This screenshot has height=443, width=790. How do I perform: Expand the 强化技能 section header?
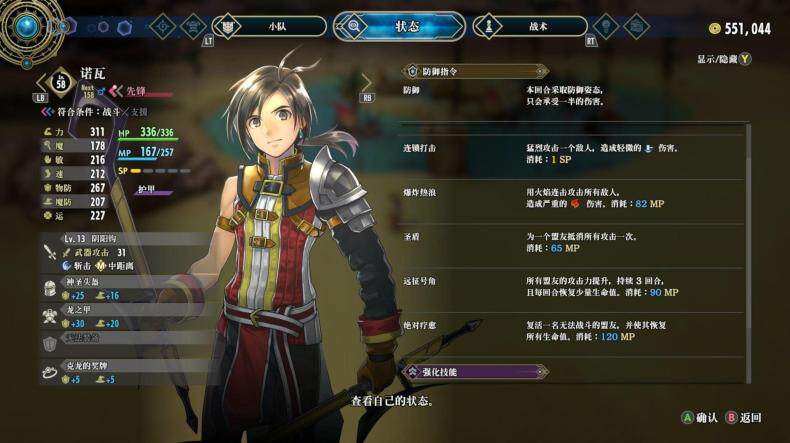[x=475, y=372]
